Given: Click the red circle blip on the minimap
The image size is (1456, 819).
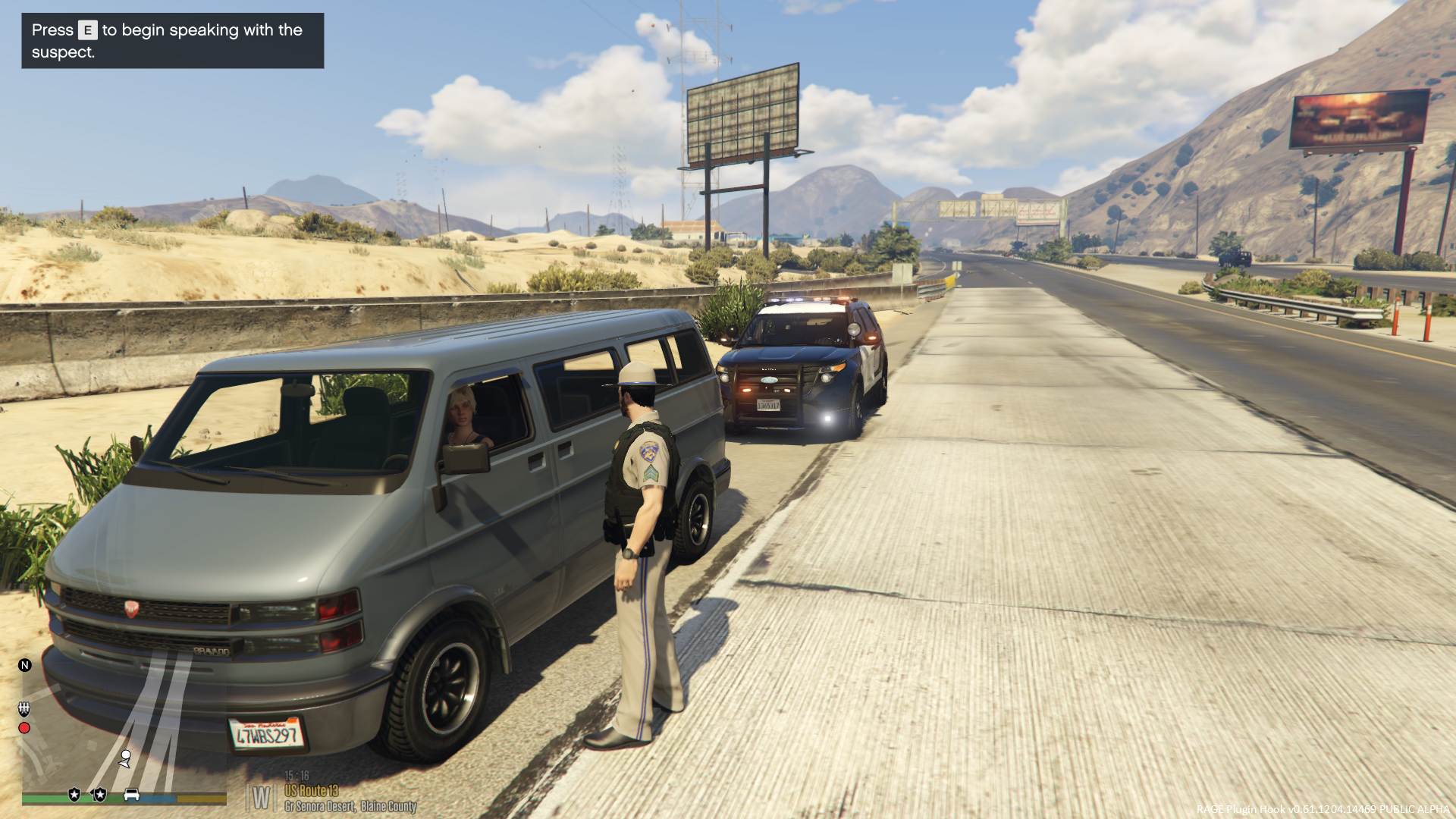Looking at the screenshot, I should (24, 728).
